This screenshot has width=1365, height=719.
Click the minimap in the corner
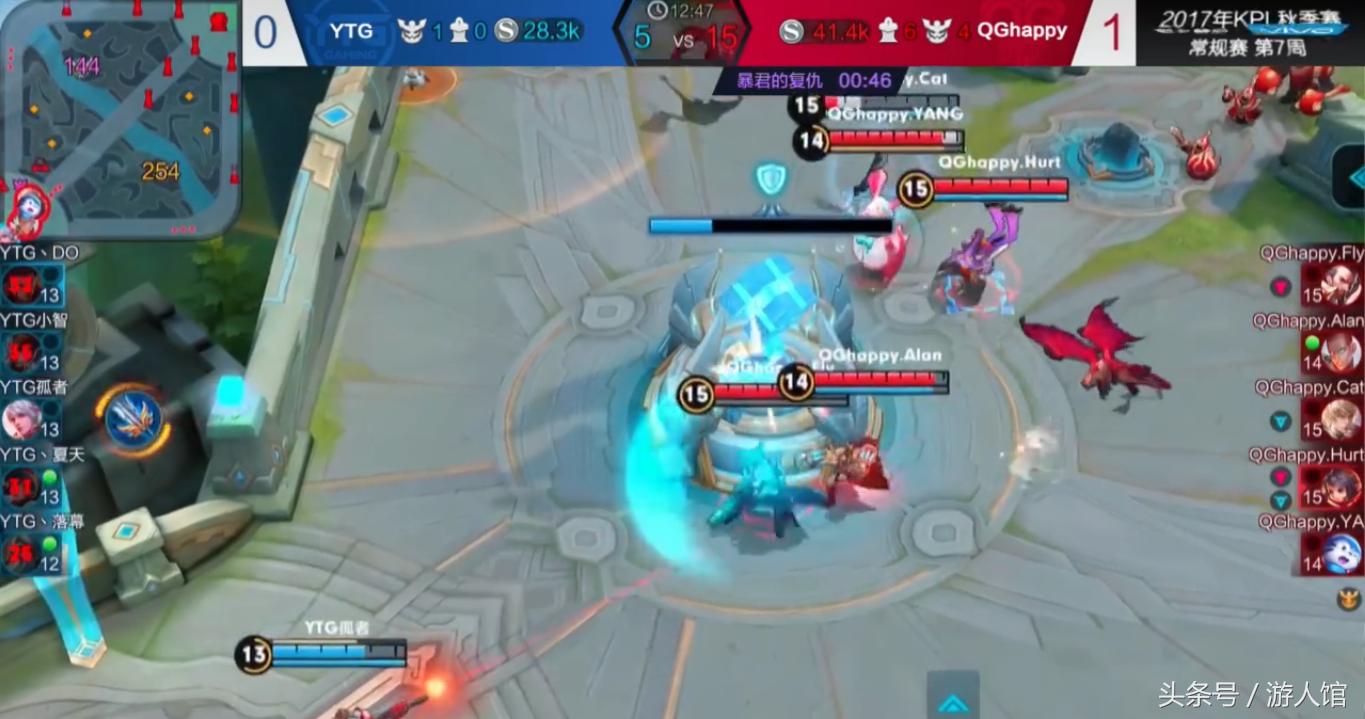pos(120,118)
